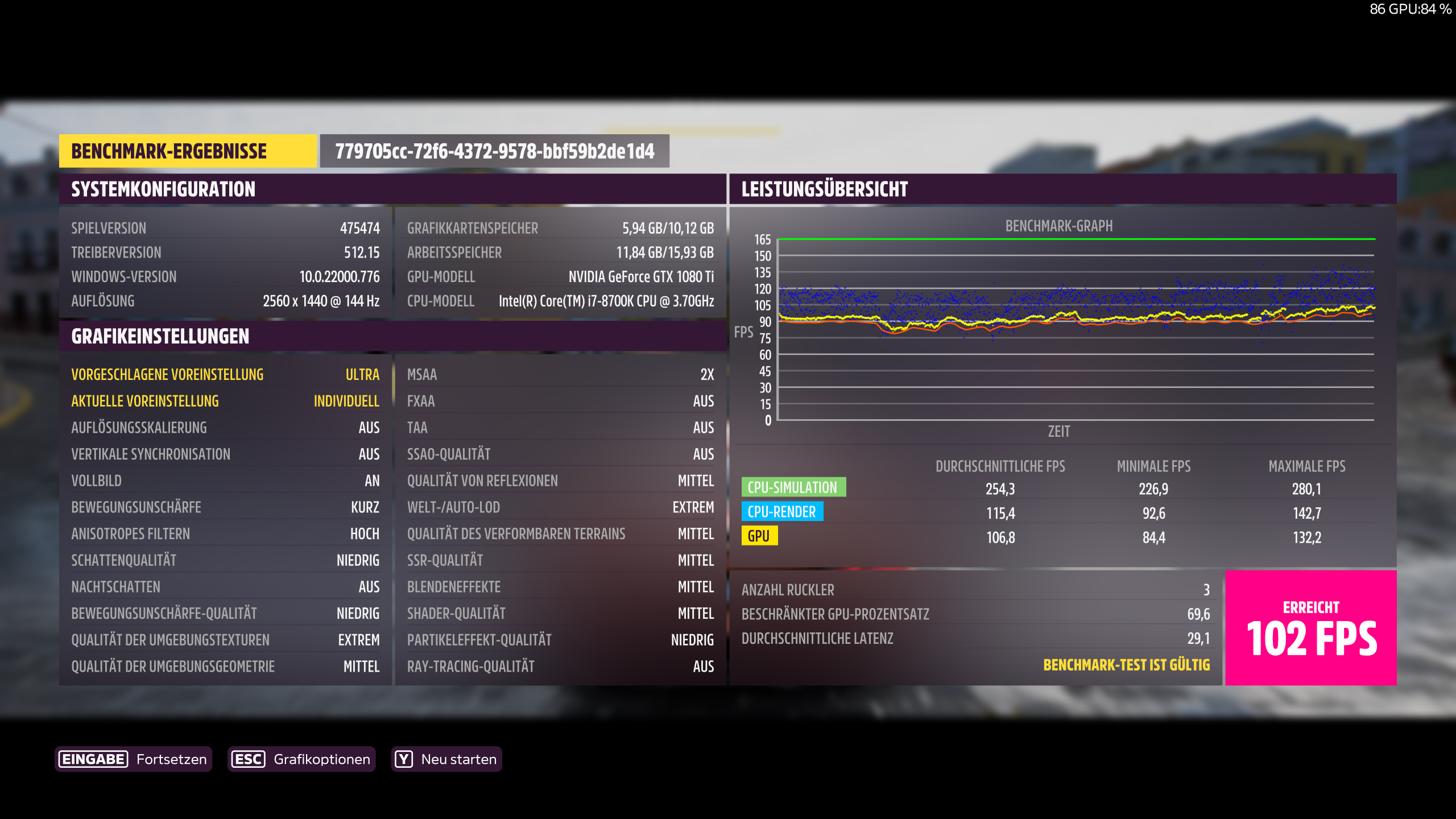The width and height of the screenshot is (1456, 819).
Task: Click the EINGABE key prompt icon
Action: 94,759
